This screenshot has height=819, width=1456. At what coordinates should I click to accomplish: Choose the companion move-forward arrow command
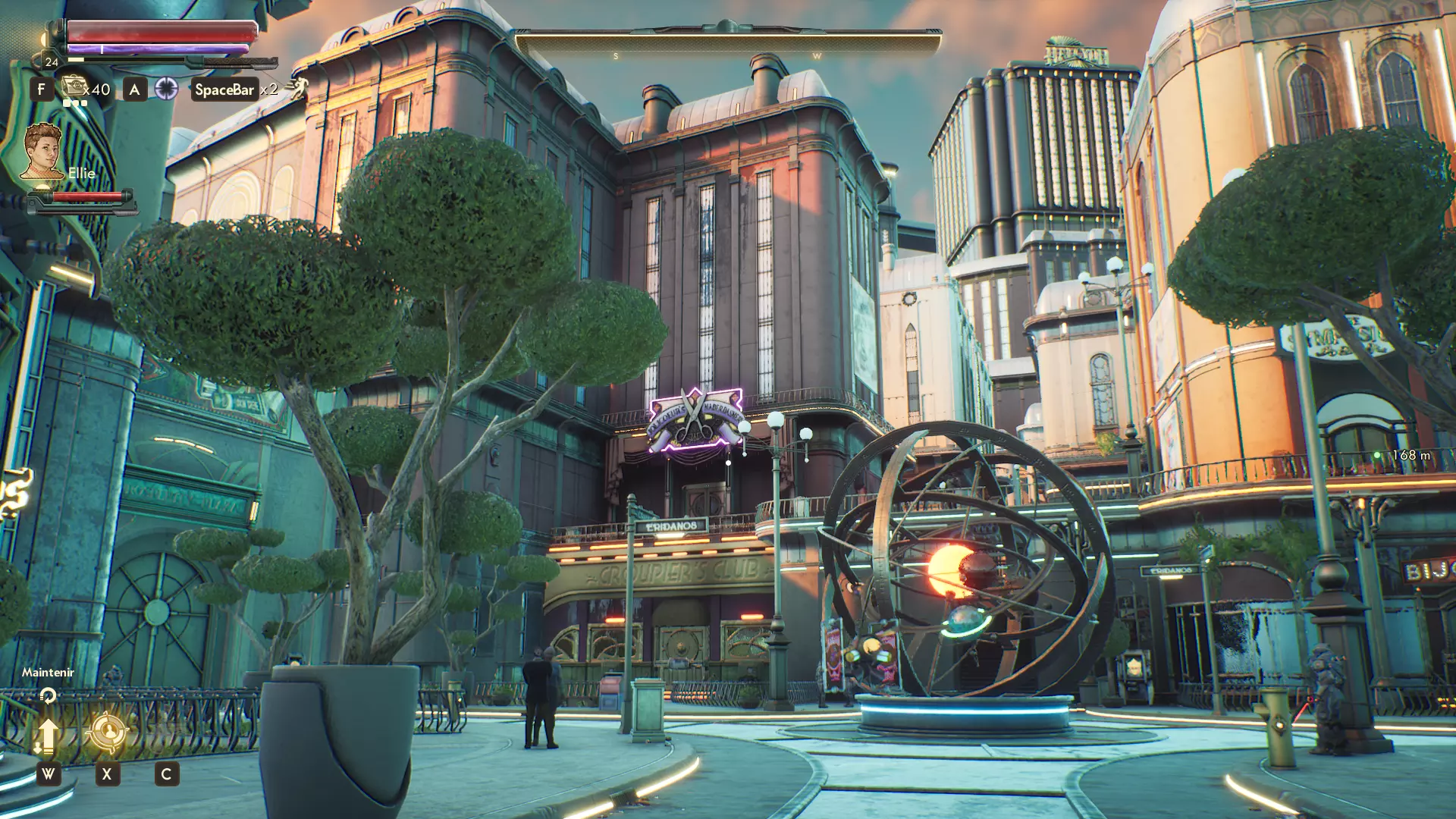tap(47, 736)
